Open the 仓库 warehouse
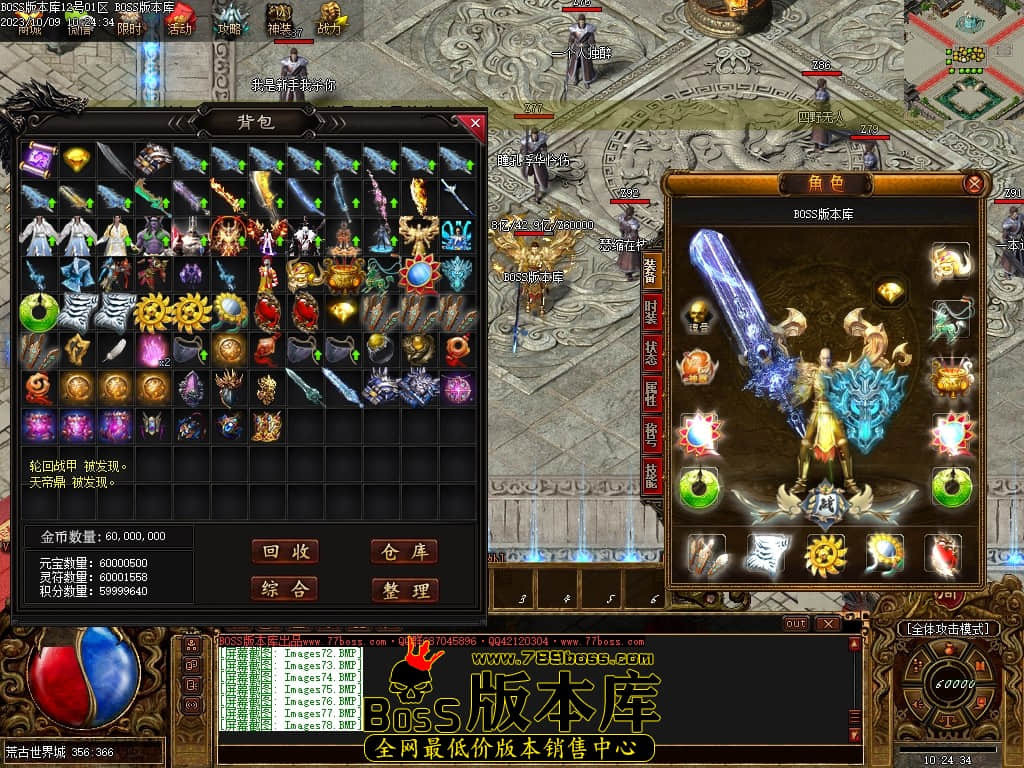The height and width of the screenshot is (768, 1024). (404, 552)
